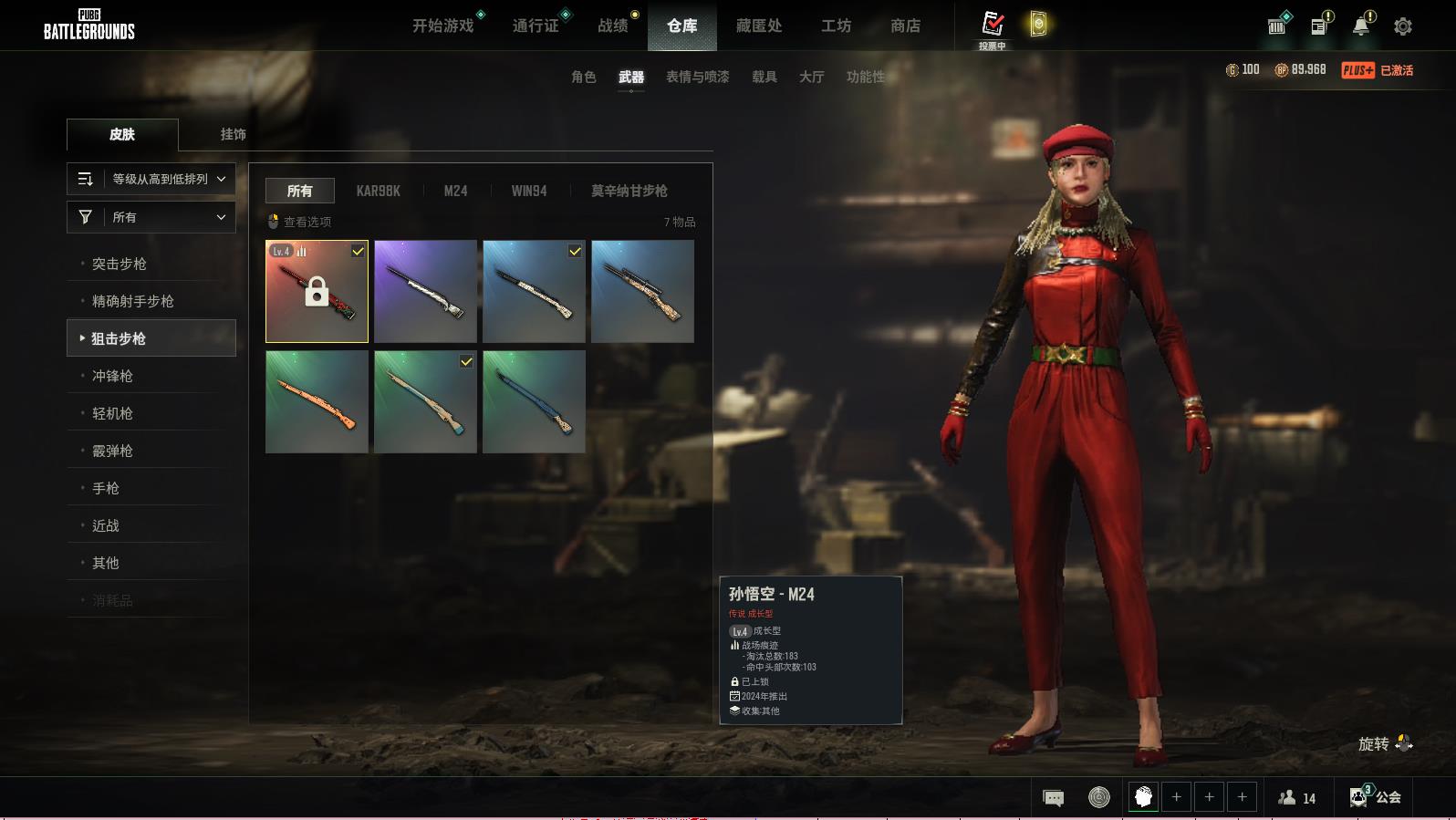Open the 挂饰 charms tab
This screenshot has height=820, width=1456.
click(x=234, y=134)
